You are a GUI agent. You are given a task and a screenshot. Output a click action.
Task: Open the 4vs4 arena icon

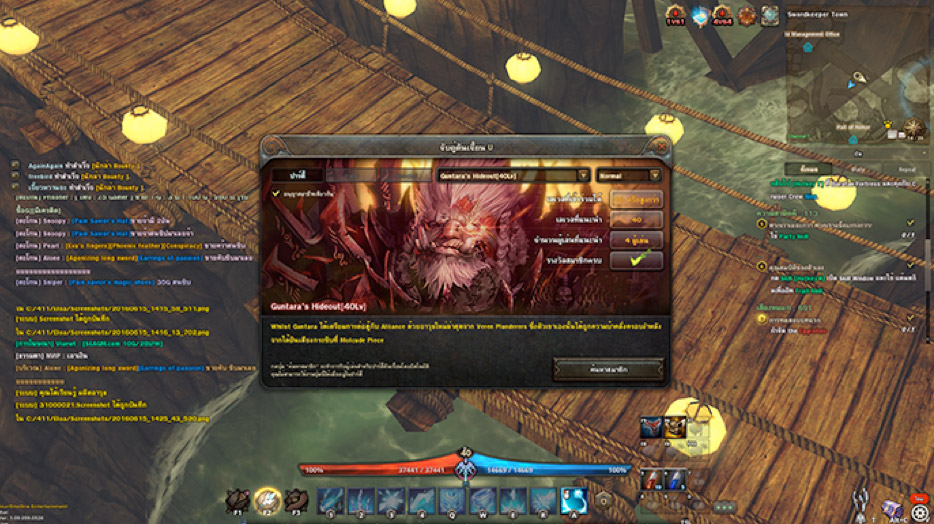(722, 15)
